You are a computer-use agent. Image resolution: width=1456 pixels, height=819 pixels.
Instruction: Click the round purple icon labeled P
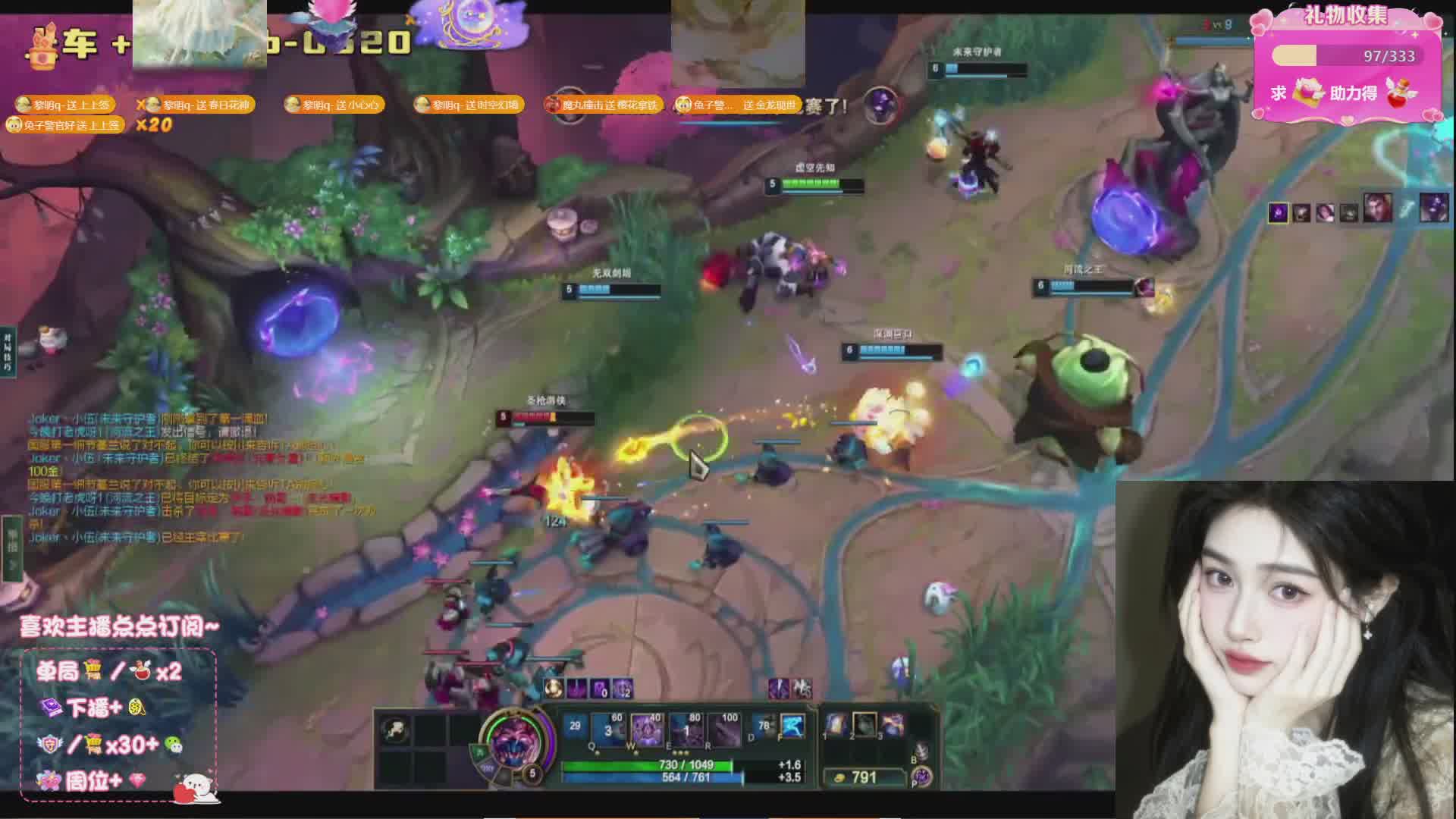coord(921,776)
